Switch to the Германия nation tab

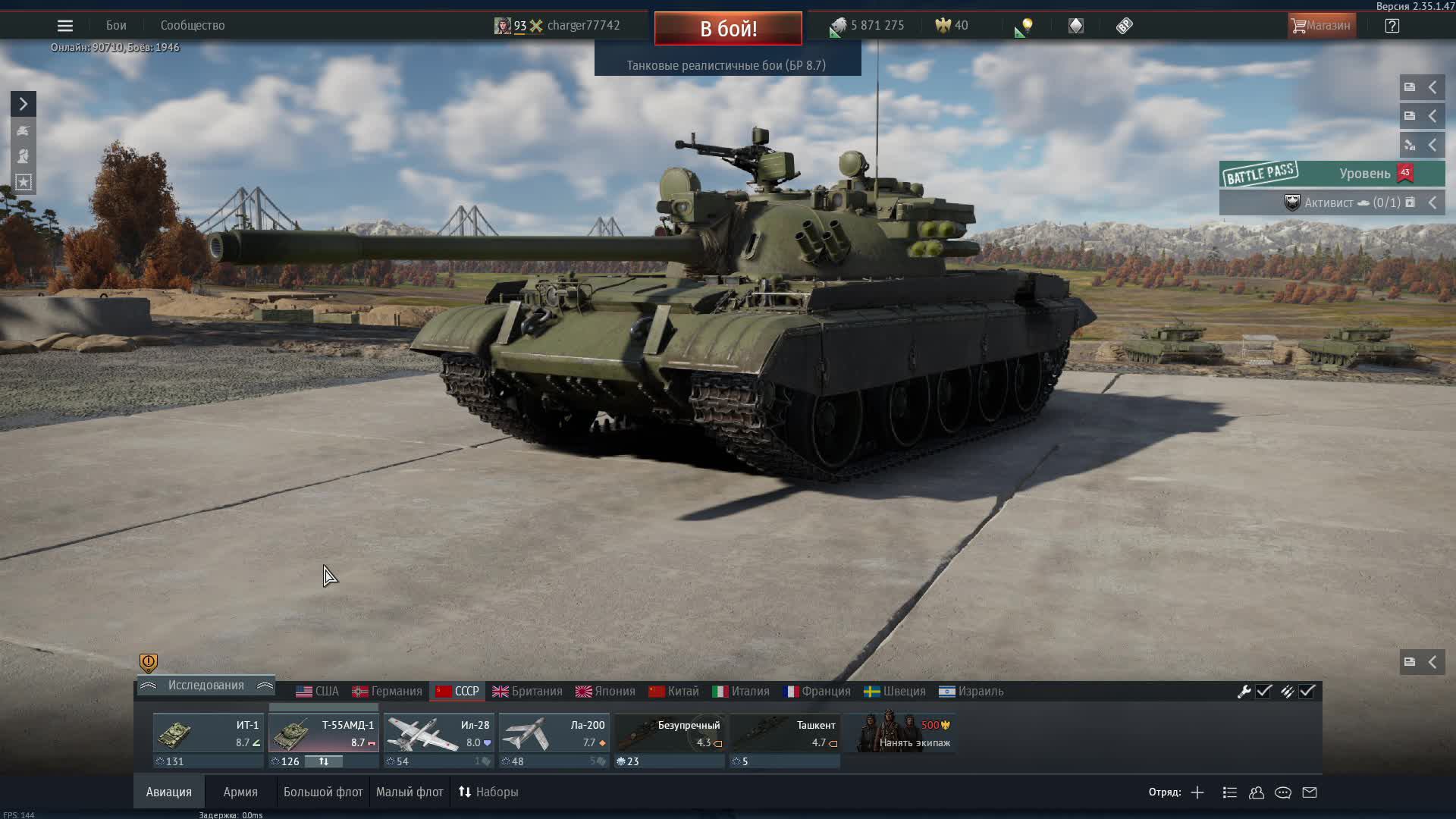tap(388, 691)
